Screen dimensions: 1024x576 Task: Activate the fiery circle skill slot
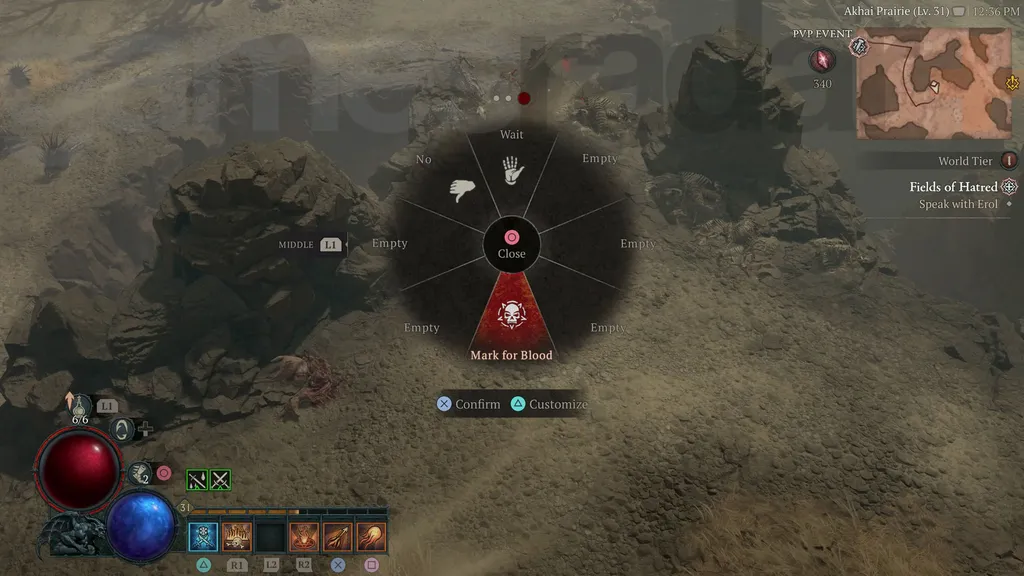(304, 537)
